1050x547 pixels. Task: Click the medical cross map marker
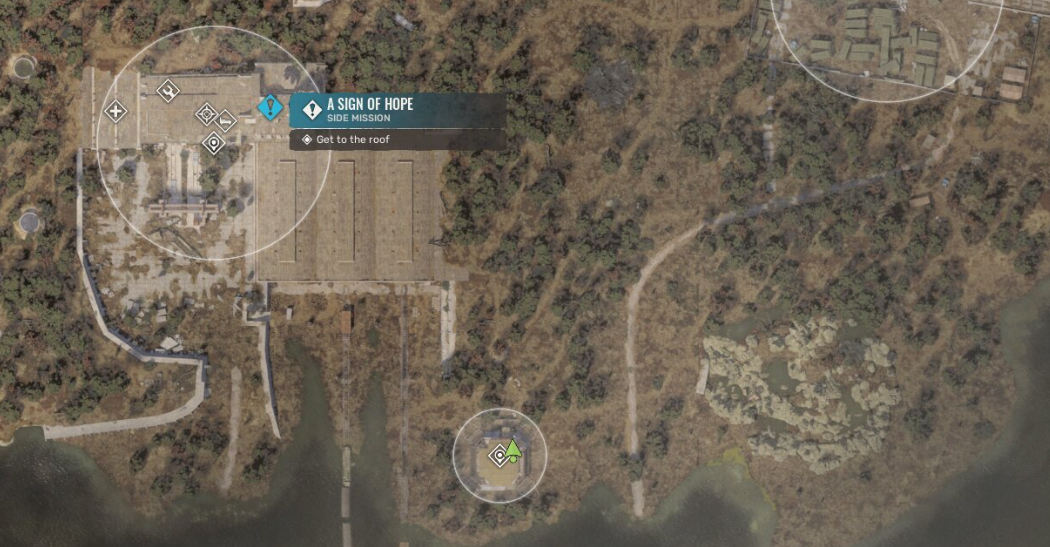116,110
